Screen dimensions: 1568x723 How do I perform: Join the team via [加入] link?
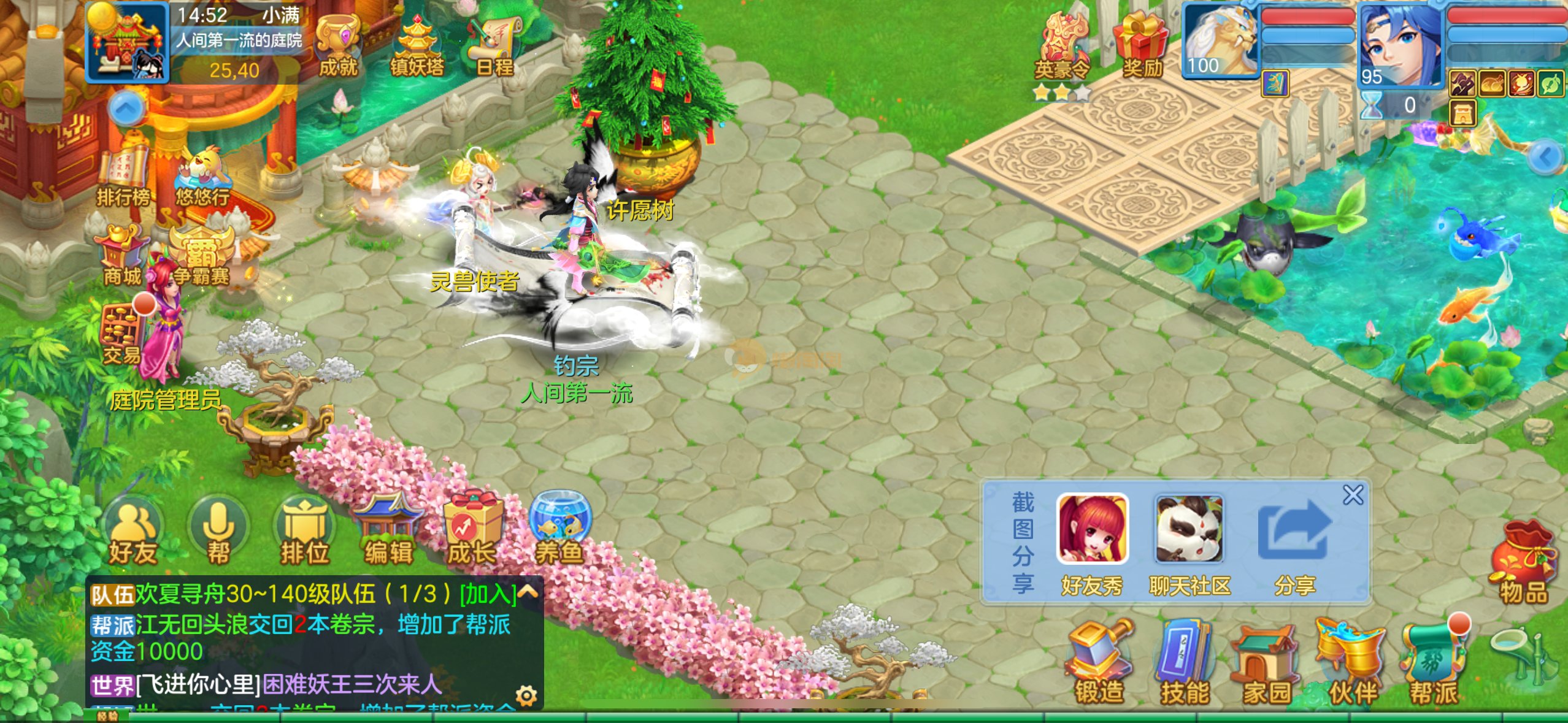[488, 594]
